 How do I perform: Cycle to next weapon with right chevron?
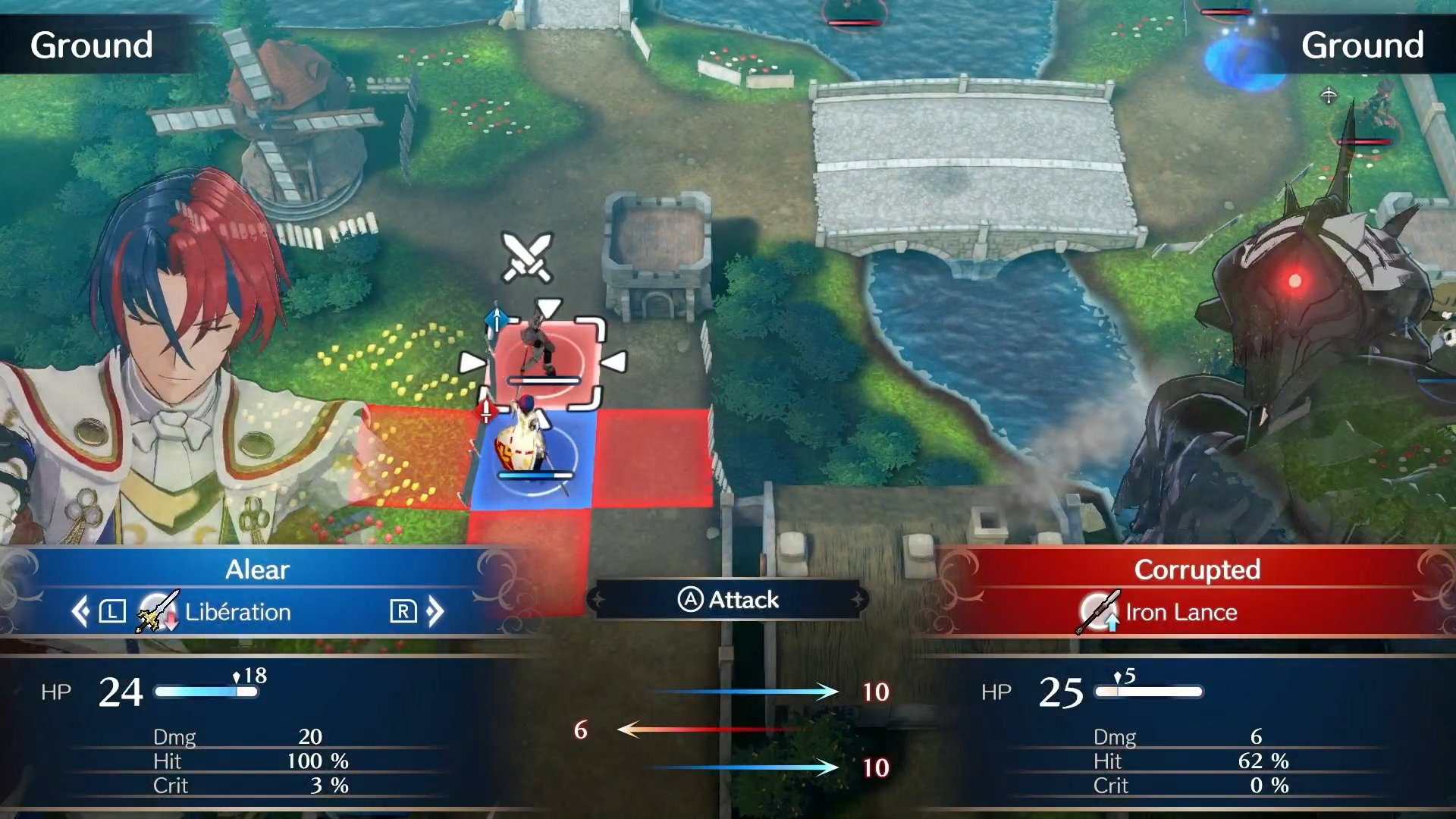[x=435, y=611]
